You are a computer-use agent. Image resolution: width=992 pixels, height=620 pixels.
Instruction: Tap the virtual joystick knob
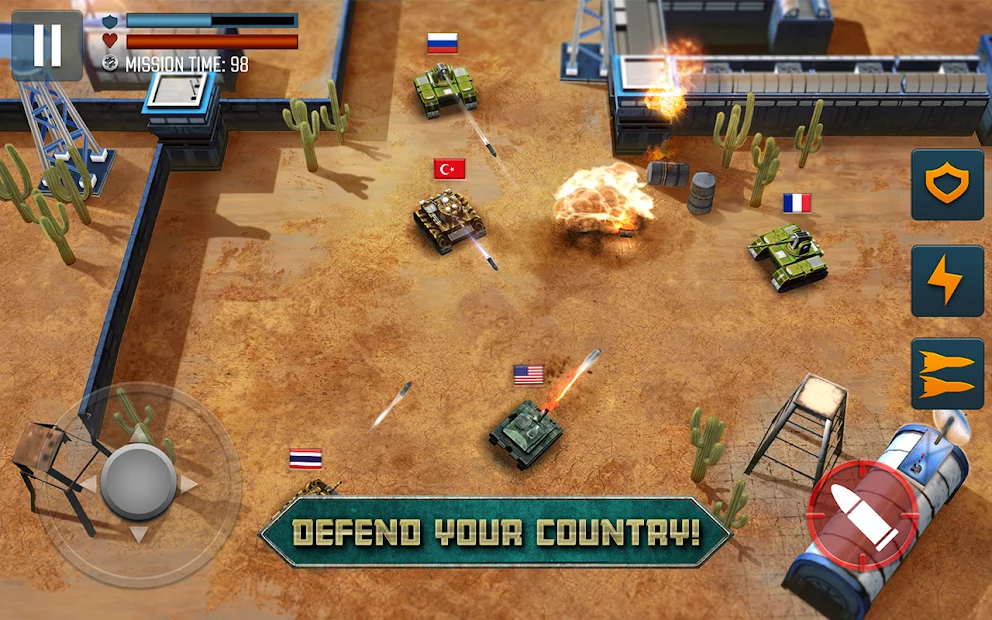[x=139, y=483]
